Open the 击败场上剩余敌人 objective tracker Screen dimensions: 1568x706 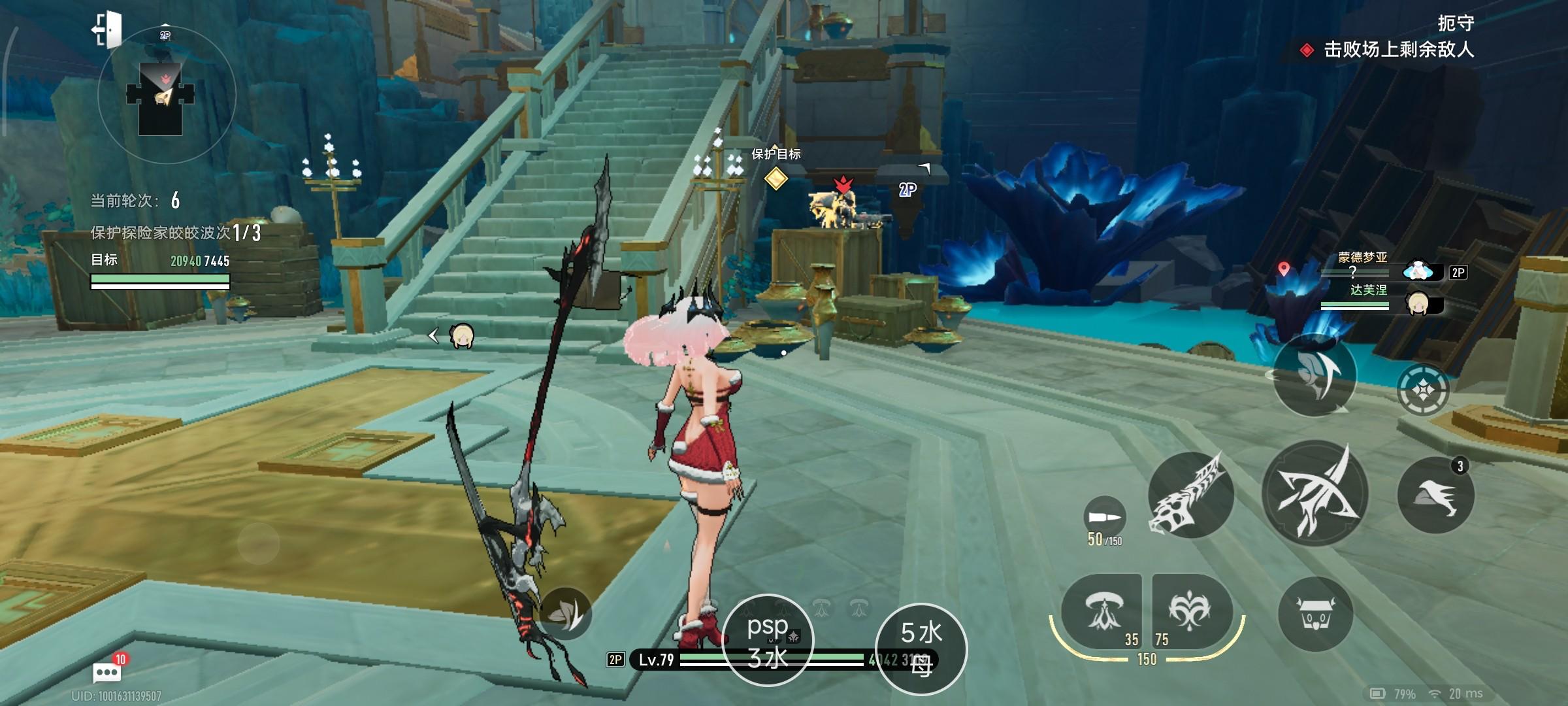click(x=1397, y=50)
